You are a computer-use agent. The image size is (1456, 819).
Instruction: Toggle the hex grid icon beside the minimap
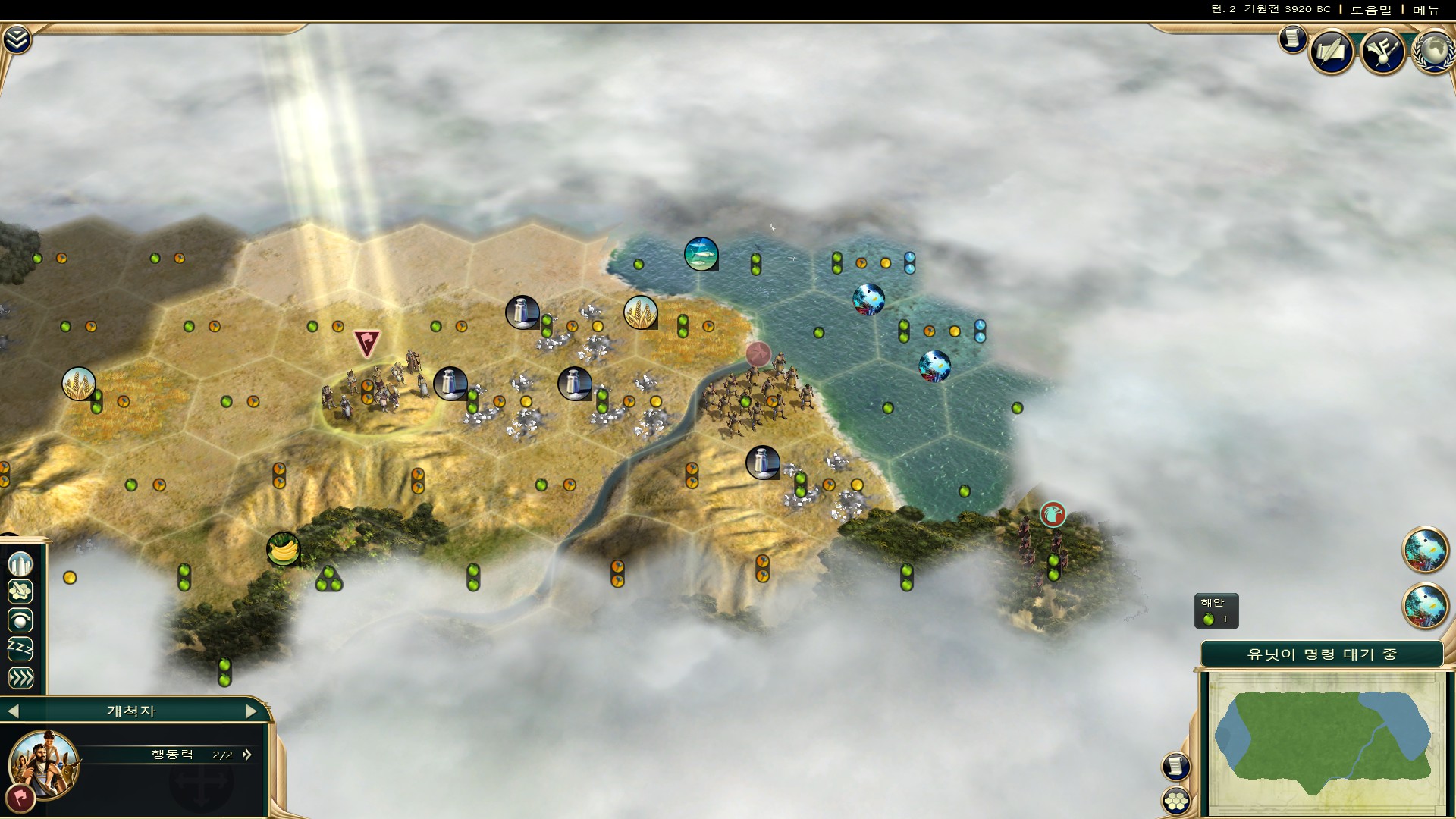tap(1176, 800)
